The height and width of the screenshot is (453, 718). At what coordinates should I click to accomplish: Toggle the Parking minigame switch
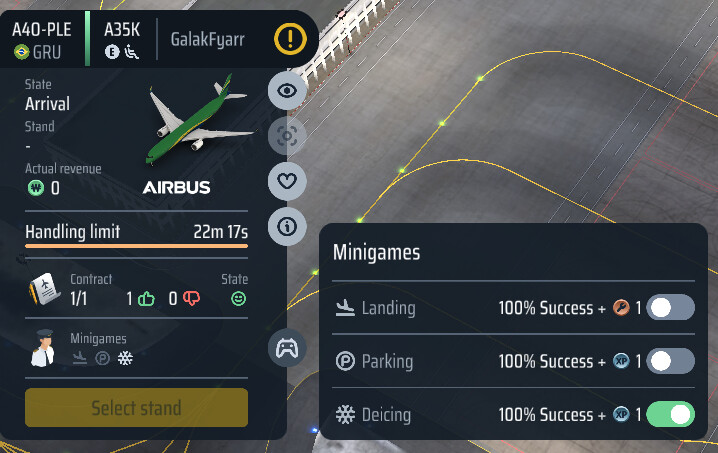tap(670, 361)
